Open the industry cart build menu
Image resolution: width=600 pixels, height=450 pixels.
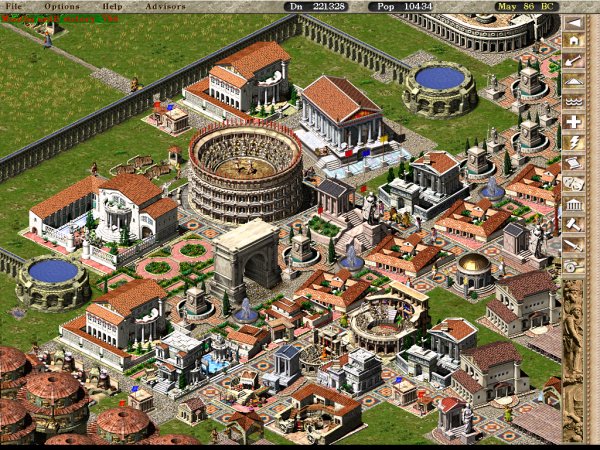(x=574, y=266)
